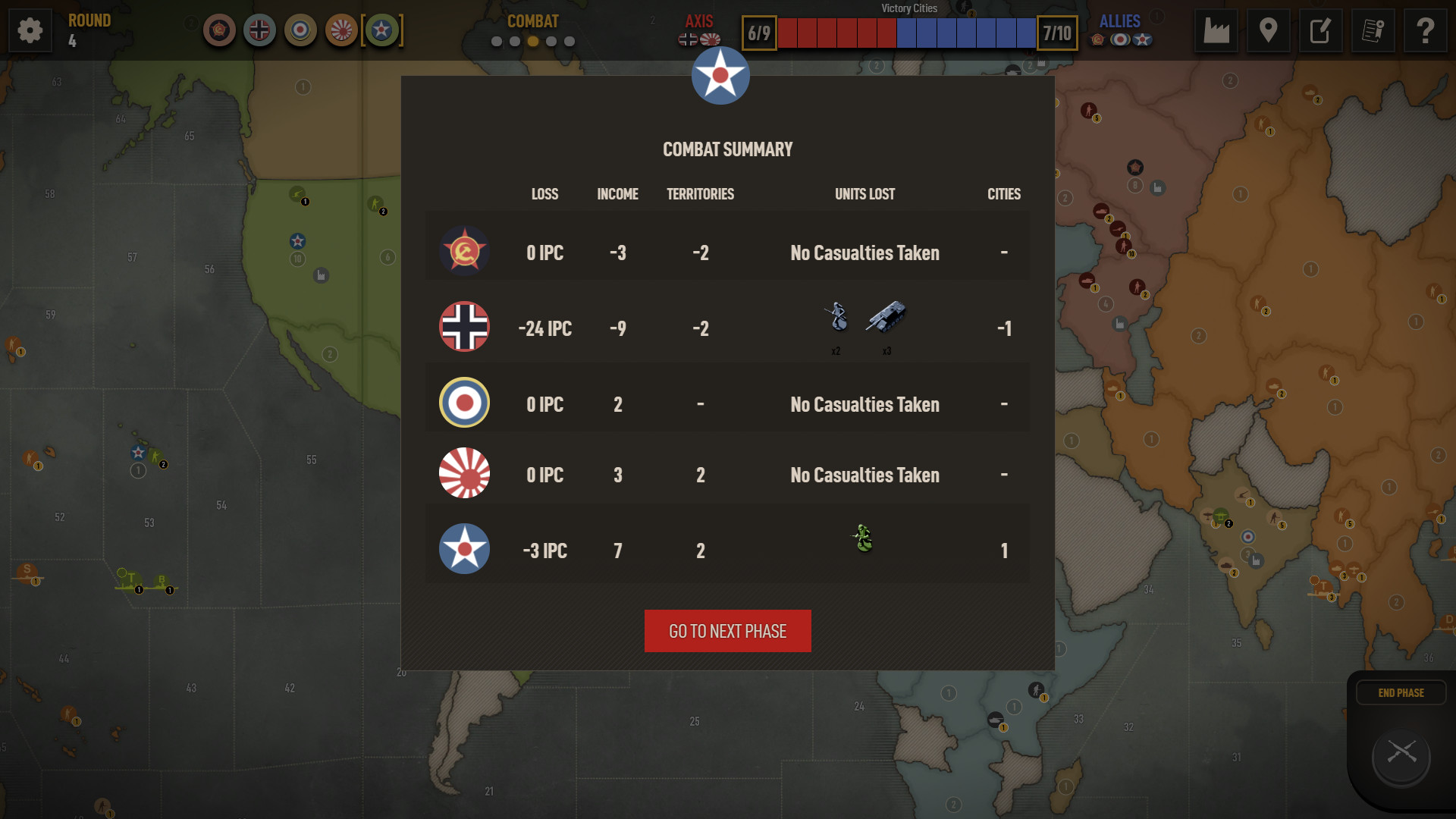Image resolution: width=1456 pixels, height=819 pixels.
Task: Open the factory production overview
Action: point(1217,30)
